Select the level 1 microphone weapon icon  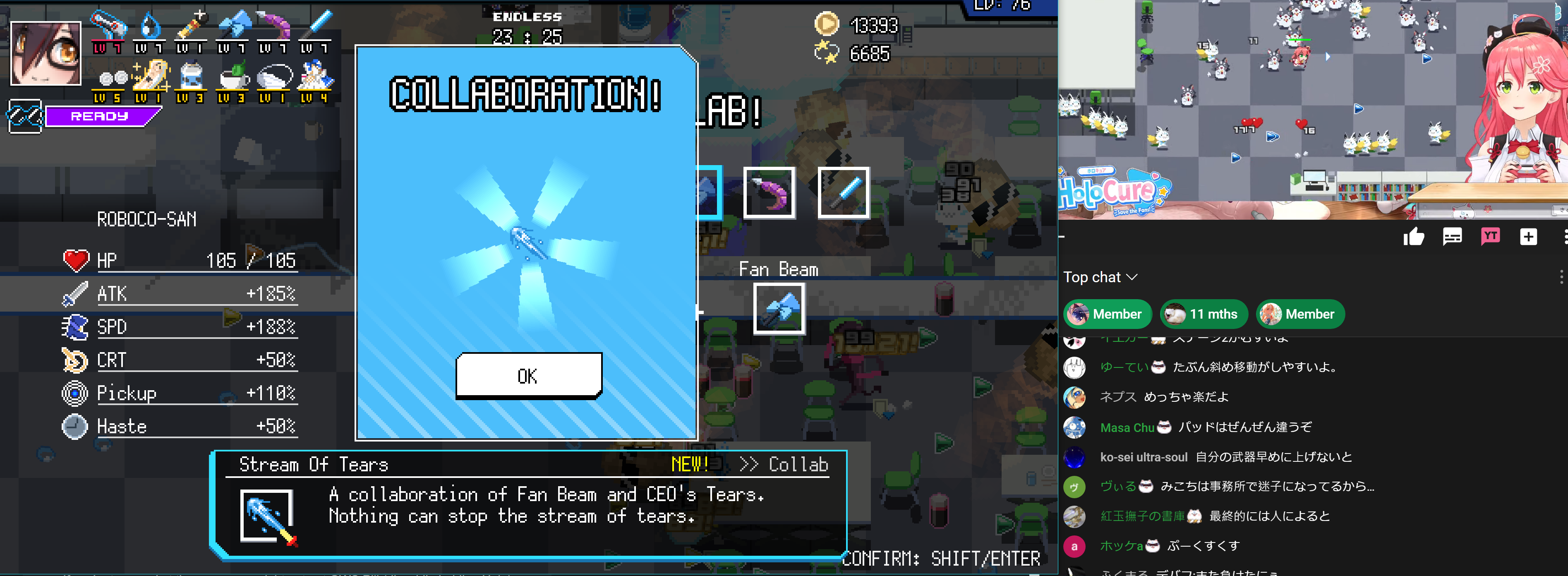coord(191,27)
